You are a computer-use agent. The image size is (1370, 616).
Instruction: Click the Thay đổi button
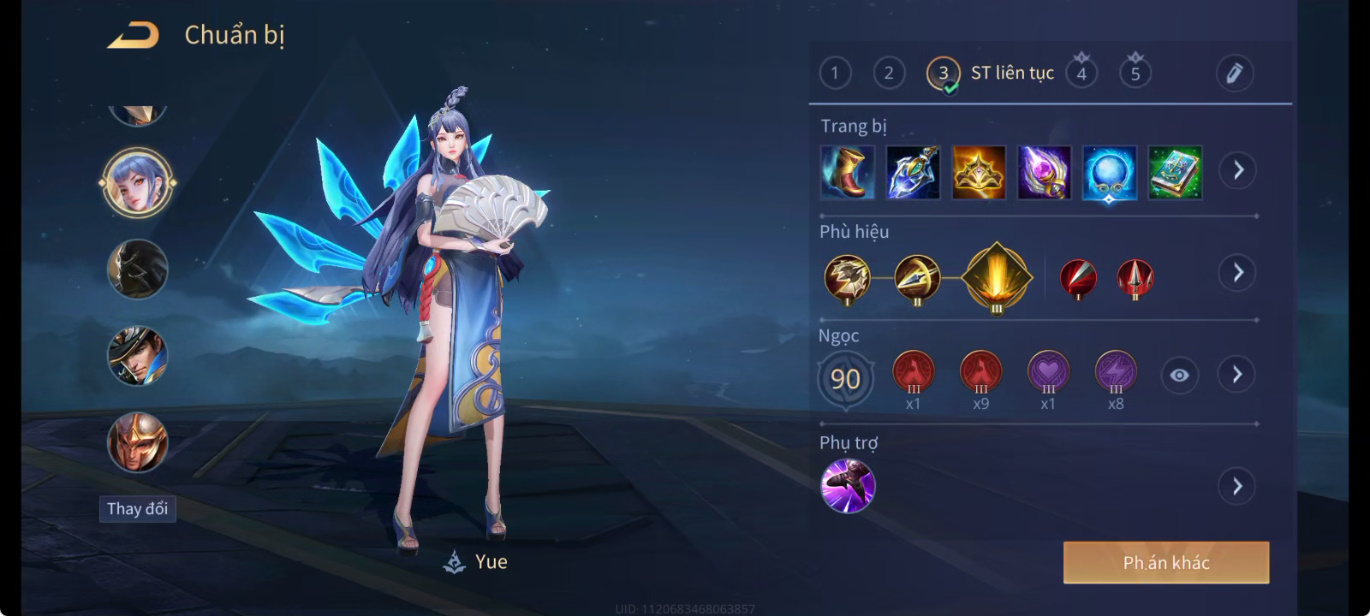(x=137, y=509)
